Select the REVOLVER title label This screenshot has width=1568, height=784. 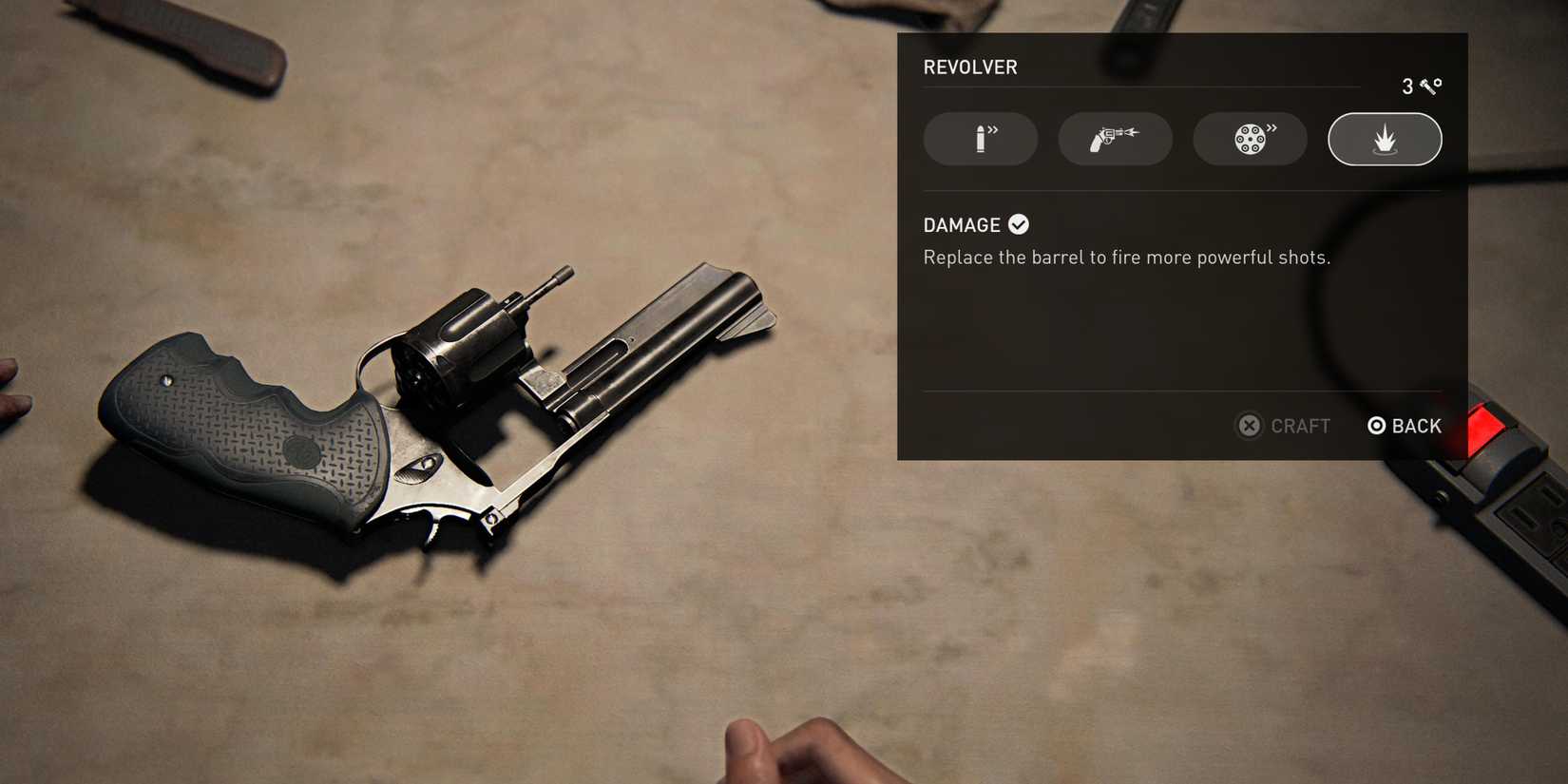[x=970, y=67]
